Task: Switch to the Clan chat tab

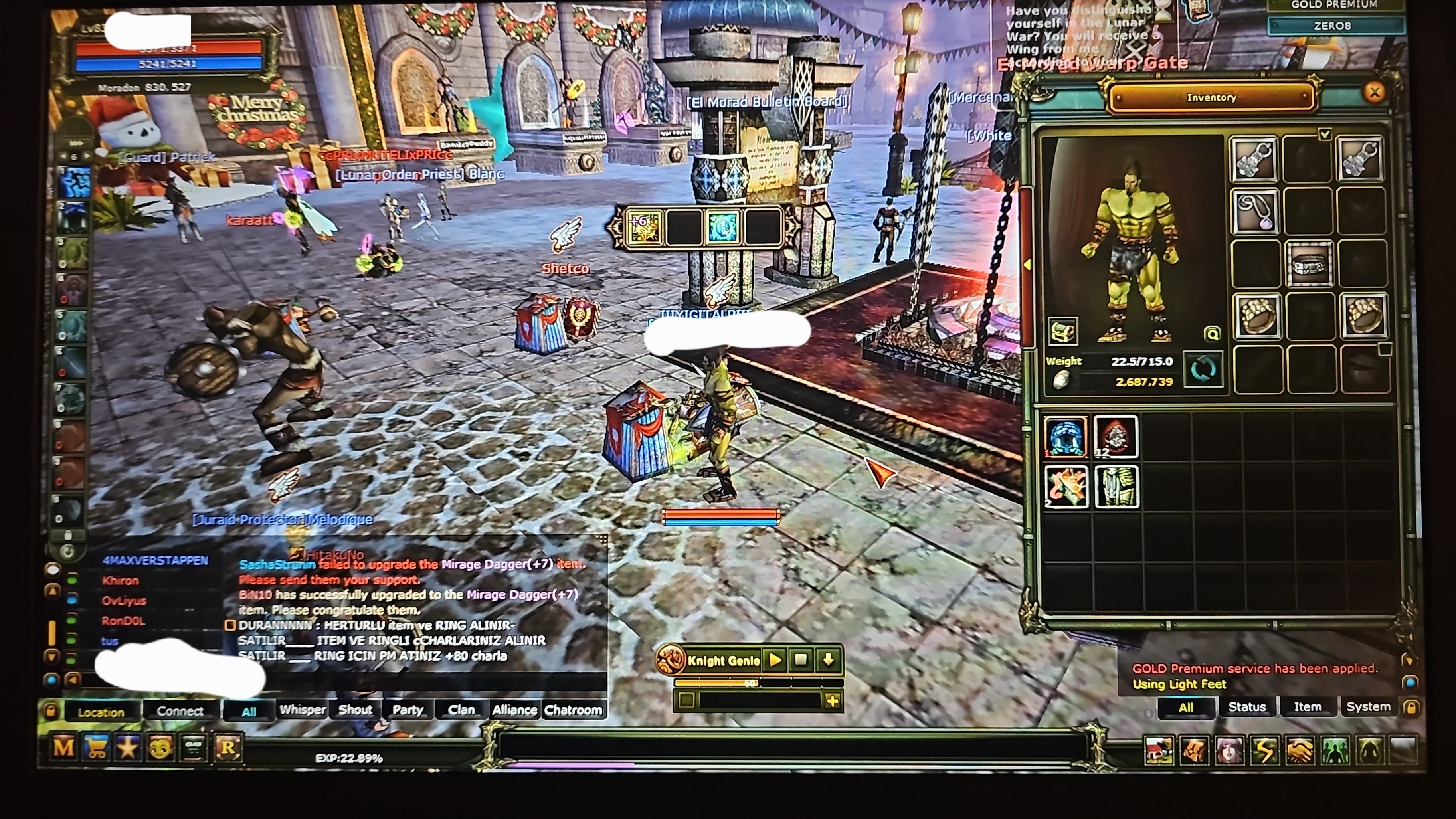Action: (461, 710)
